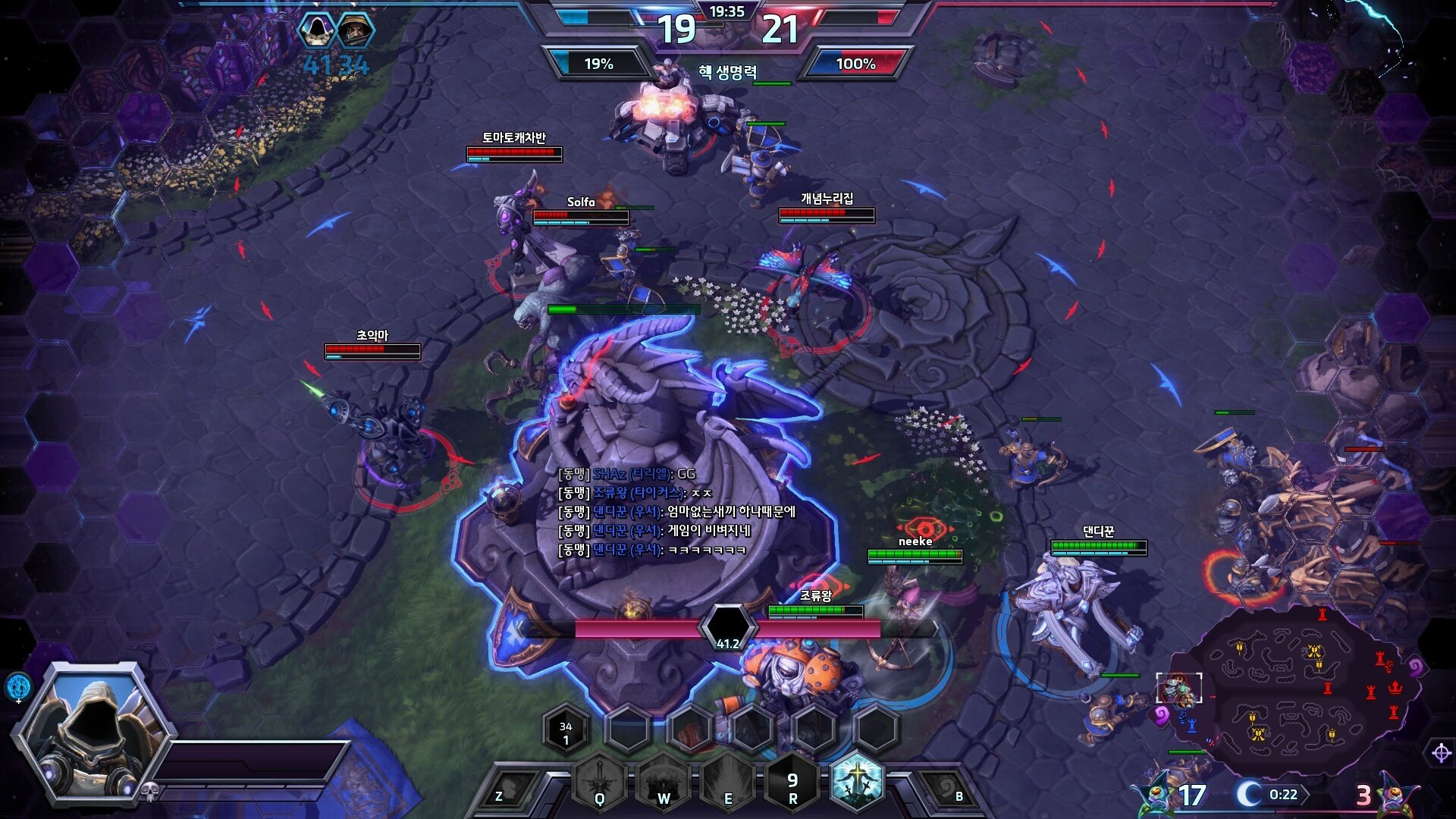Activate the Q sword ability
Image resolution: width=1456 pixels, height=819 pixels.
(599, 783)
